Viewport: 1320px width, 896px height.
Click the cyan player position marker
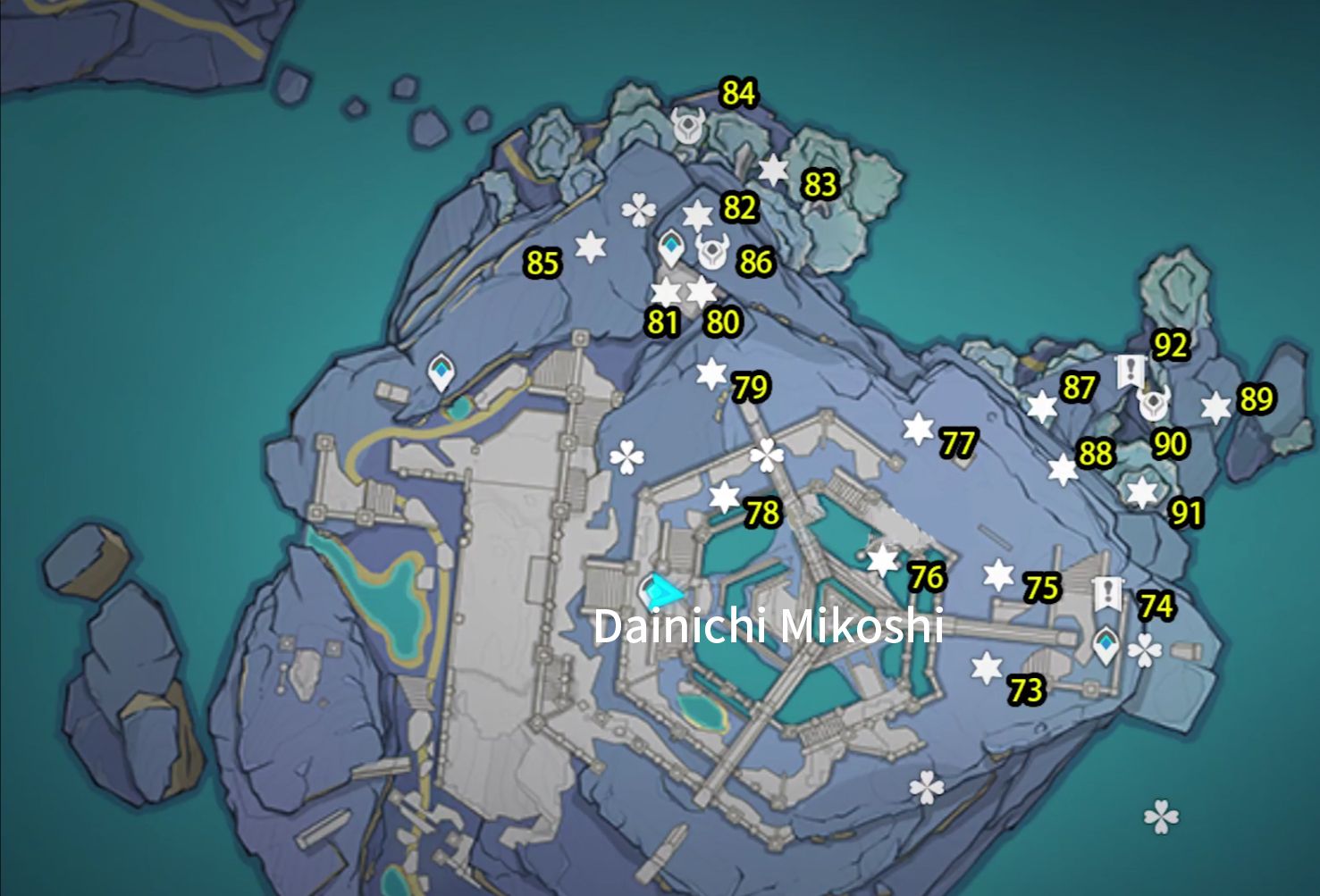(x=659, y=590)
